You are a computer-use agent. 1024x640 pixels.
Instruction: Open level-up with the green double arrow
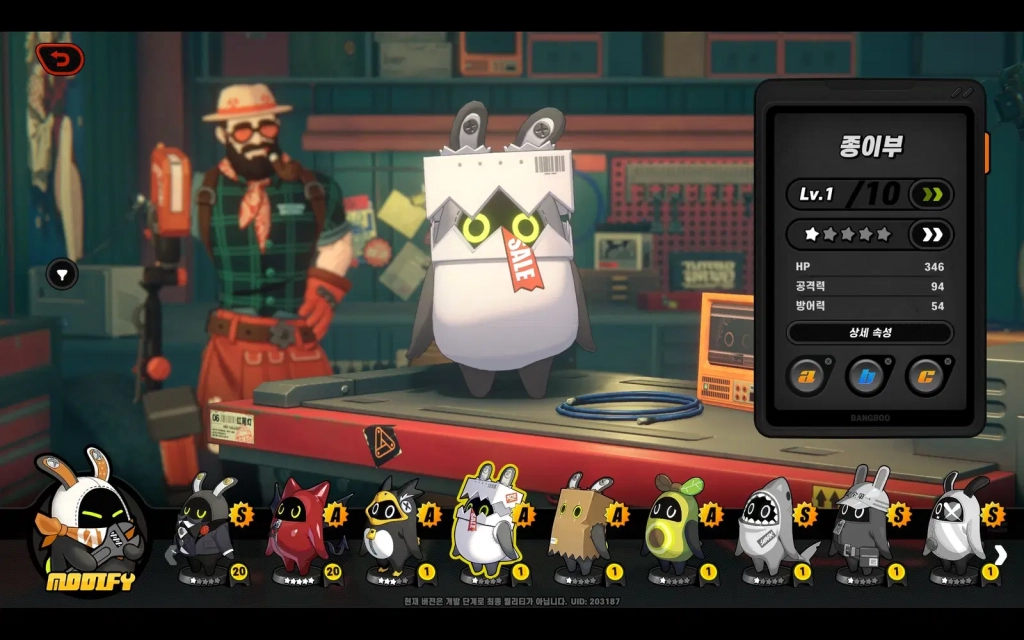(931, 193)
